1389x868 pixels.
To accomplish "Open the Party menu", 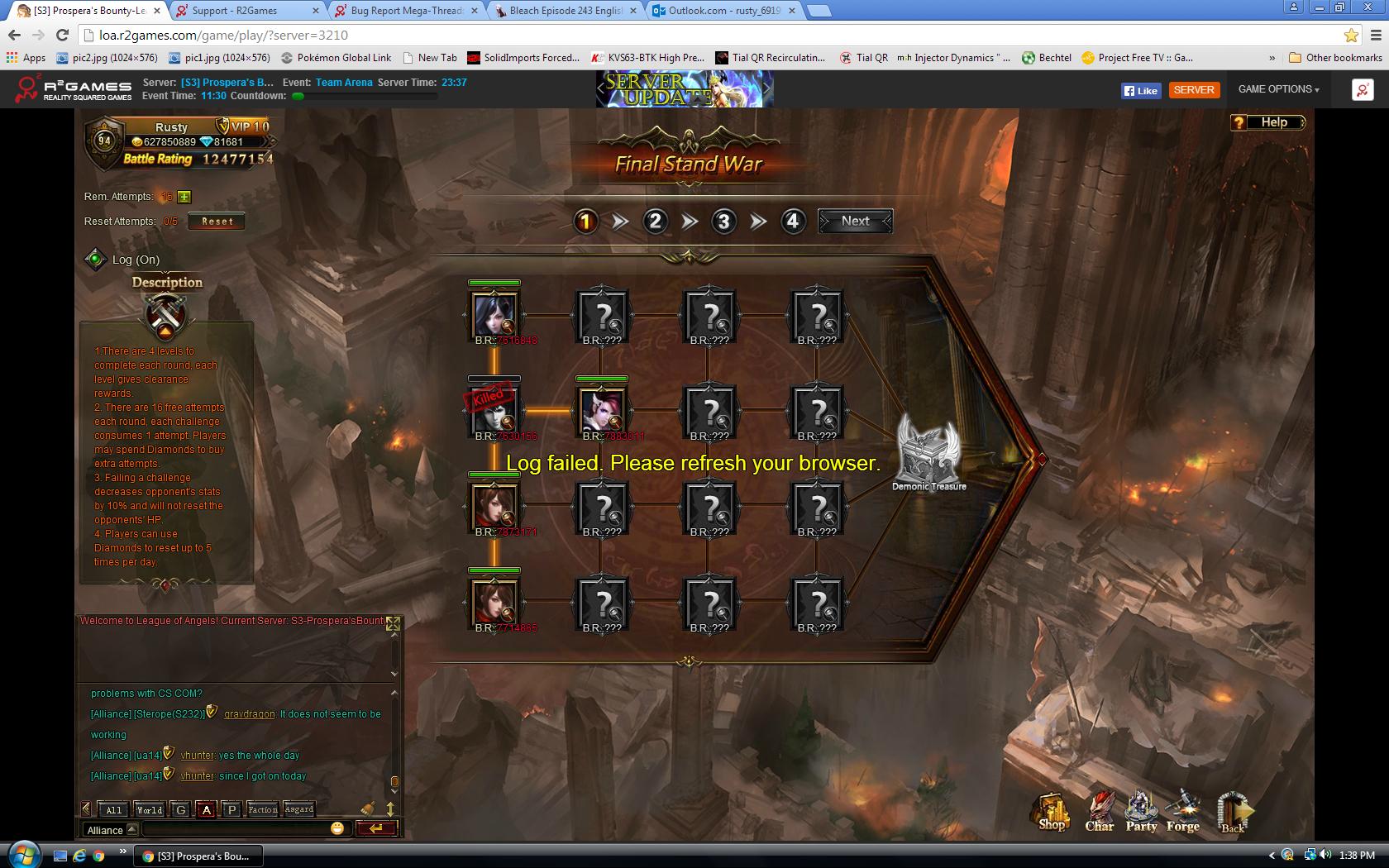I will tap(1142, 812).
